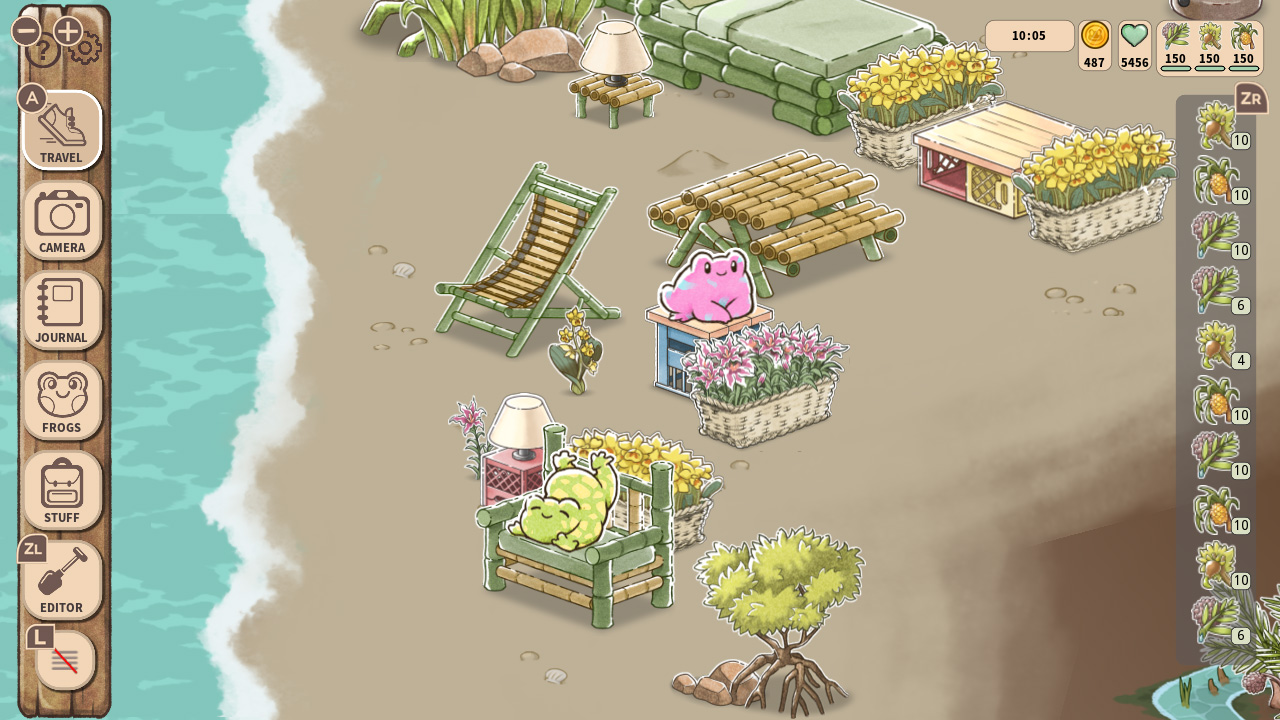1280x720 pixels.
Task: Click the coin balance showing 487
Action: 1094,45
